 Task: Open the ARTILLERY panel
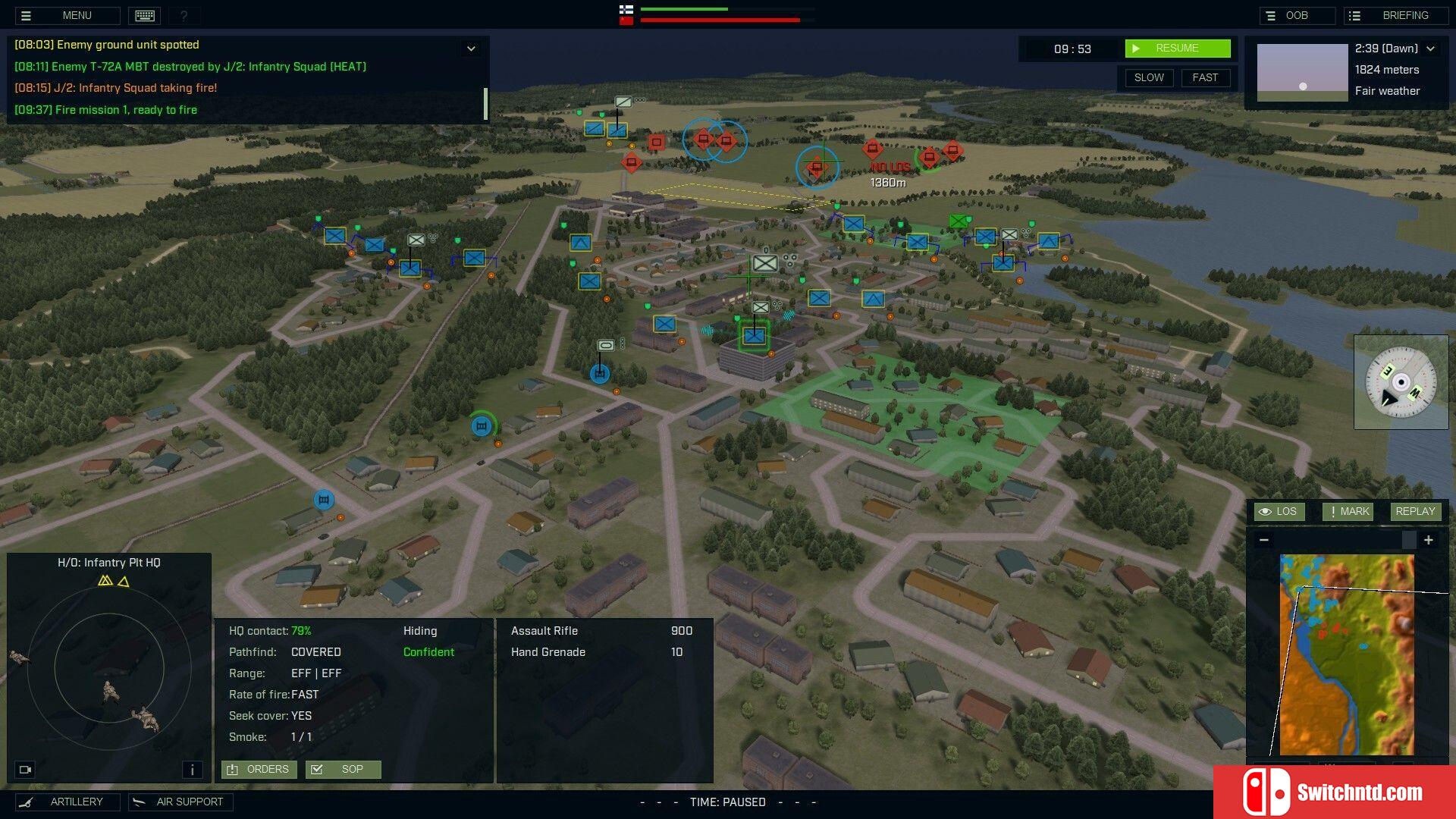(x=67, y=802)
